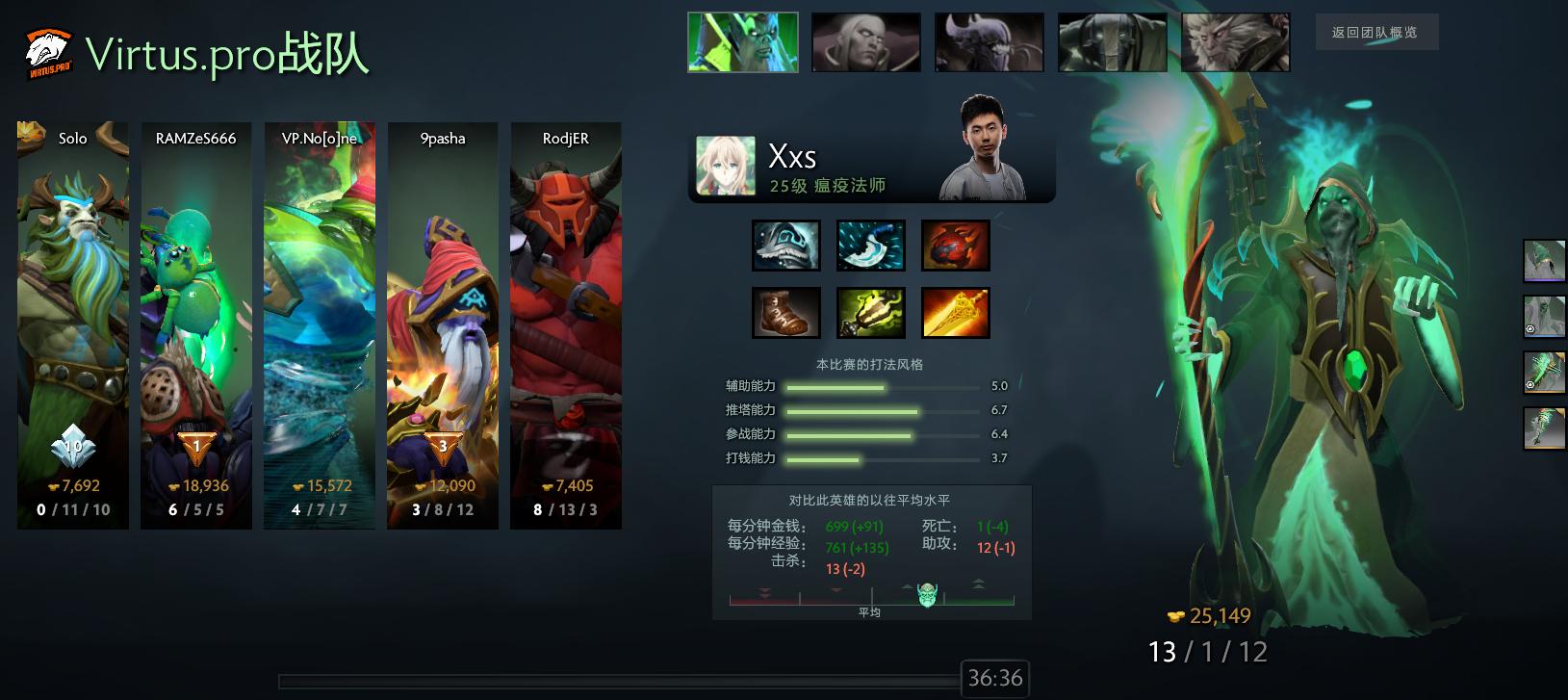
Task: Click the icy blade item icon
Action: pos(870,246)
